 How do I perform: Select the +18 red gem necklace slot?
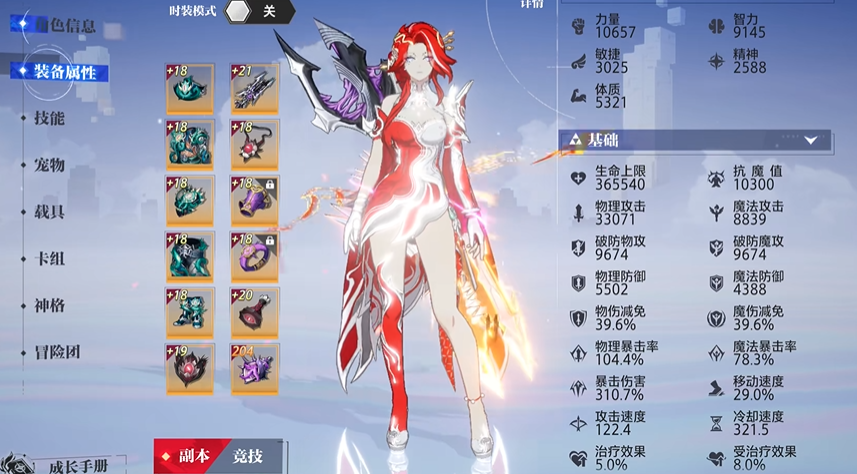tap(255, 146)
